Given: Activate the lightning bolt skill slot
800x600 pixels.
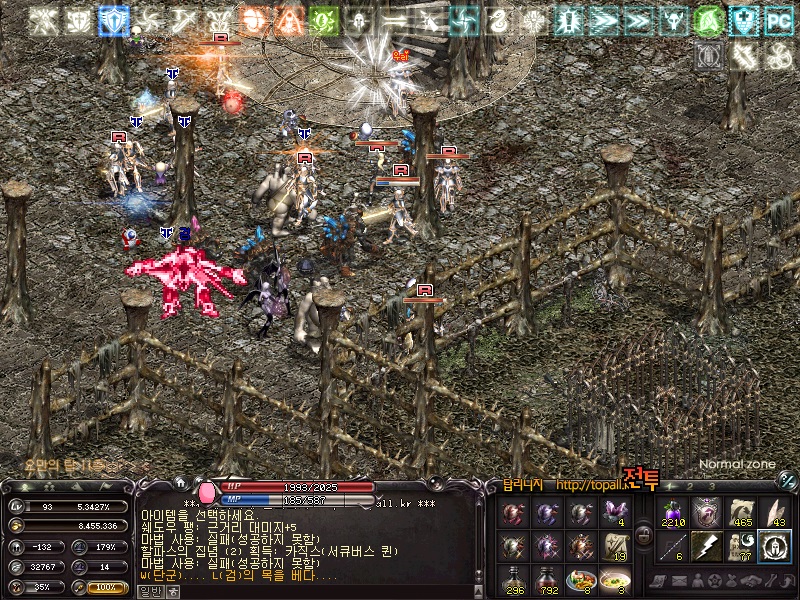Looking at the screenshot, I should (x=707, y=546).
